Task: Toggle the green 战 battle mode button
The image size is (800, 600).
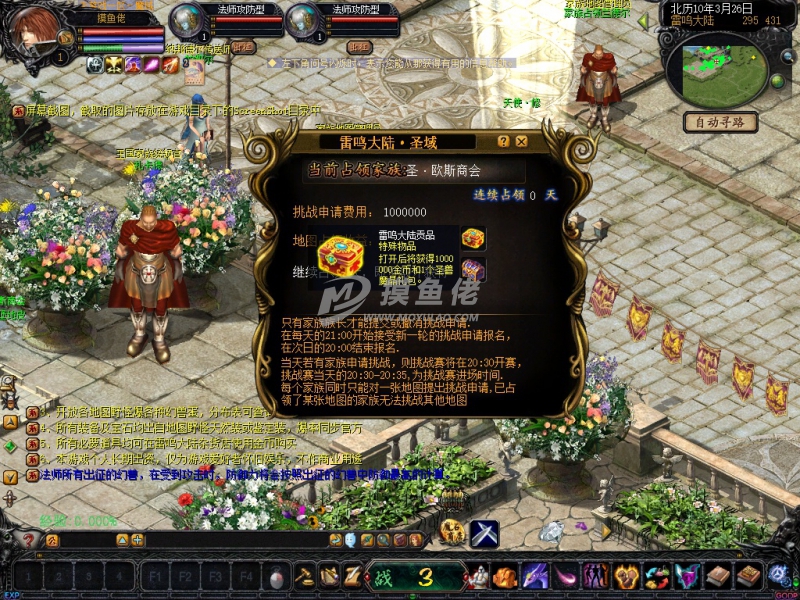Action: [x=385, y=577]
